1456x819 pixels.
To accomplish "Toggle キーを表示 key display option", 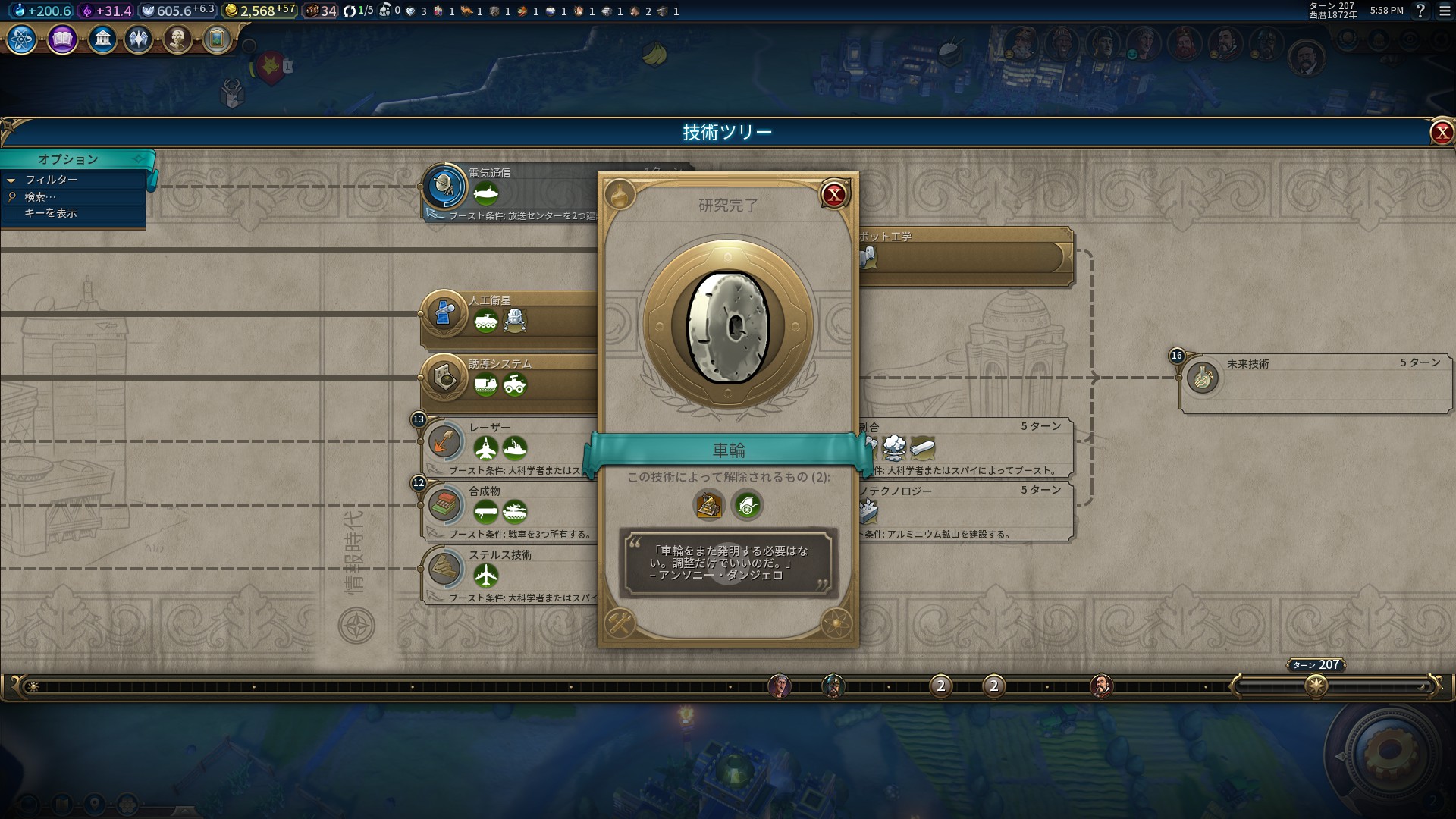I will (x=50, y=213).
